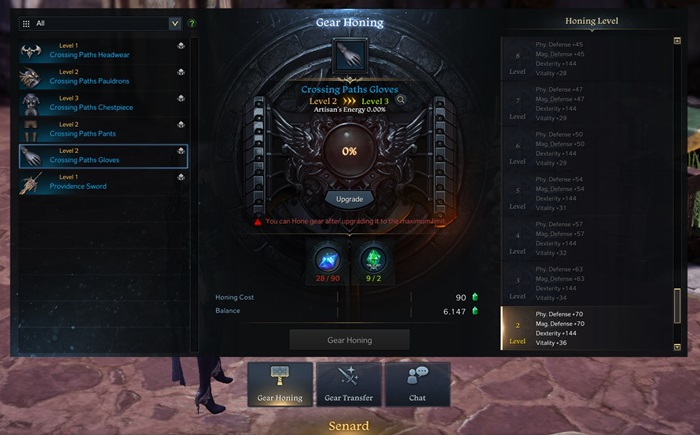The width and height of the screenshot is (700, 435).
Task: Pick Crossing Paths Pants in the gear list
Action: coord(102,129)
